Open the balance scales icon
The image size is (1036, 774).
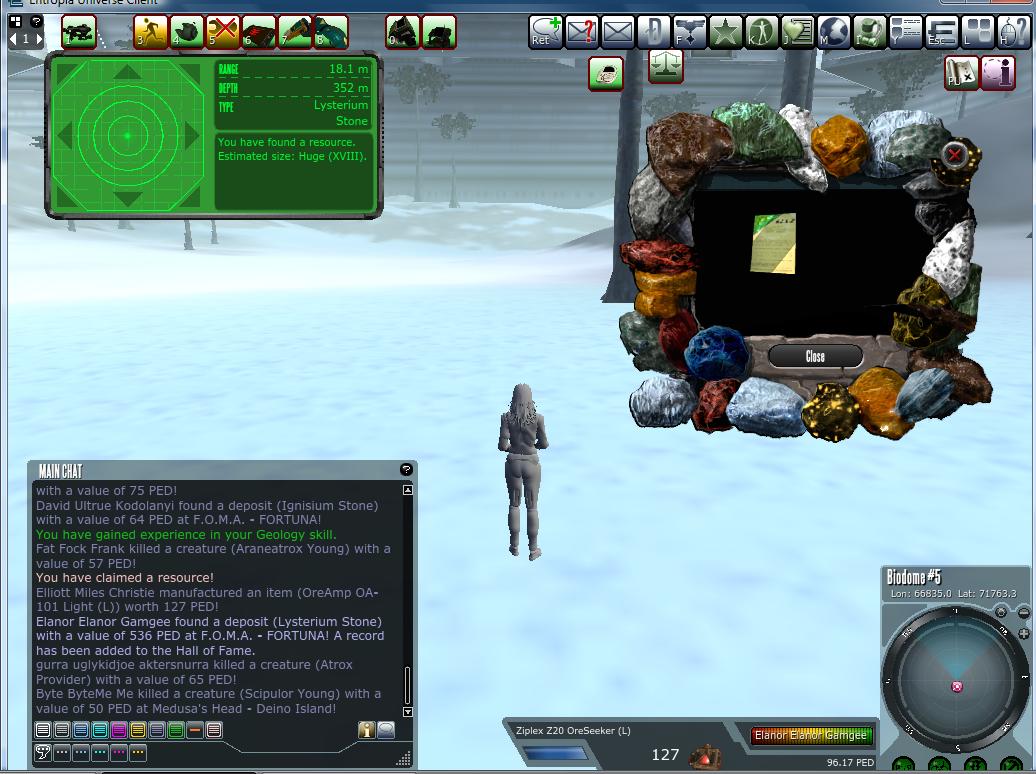click(x=666, y=68)
